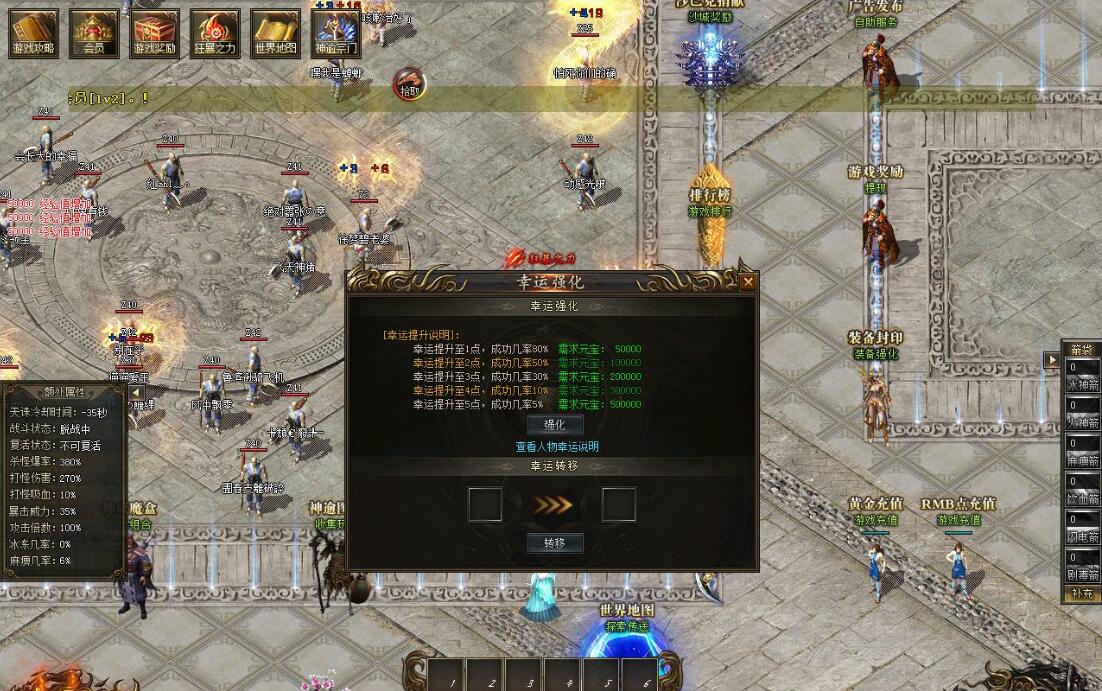Select the 冰神箭 arrow slot
The image size is (1102, 691).
(x=1081, y=374)
